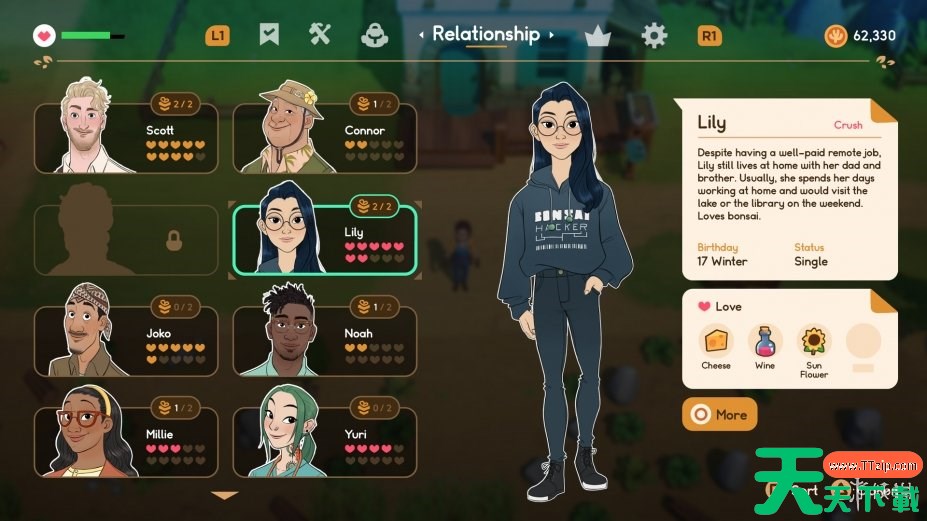927x521 pixels.
Task: Select the Wine loved gift icon
Action: [765, 342]
